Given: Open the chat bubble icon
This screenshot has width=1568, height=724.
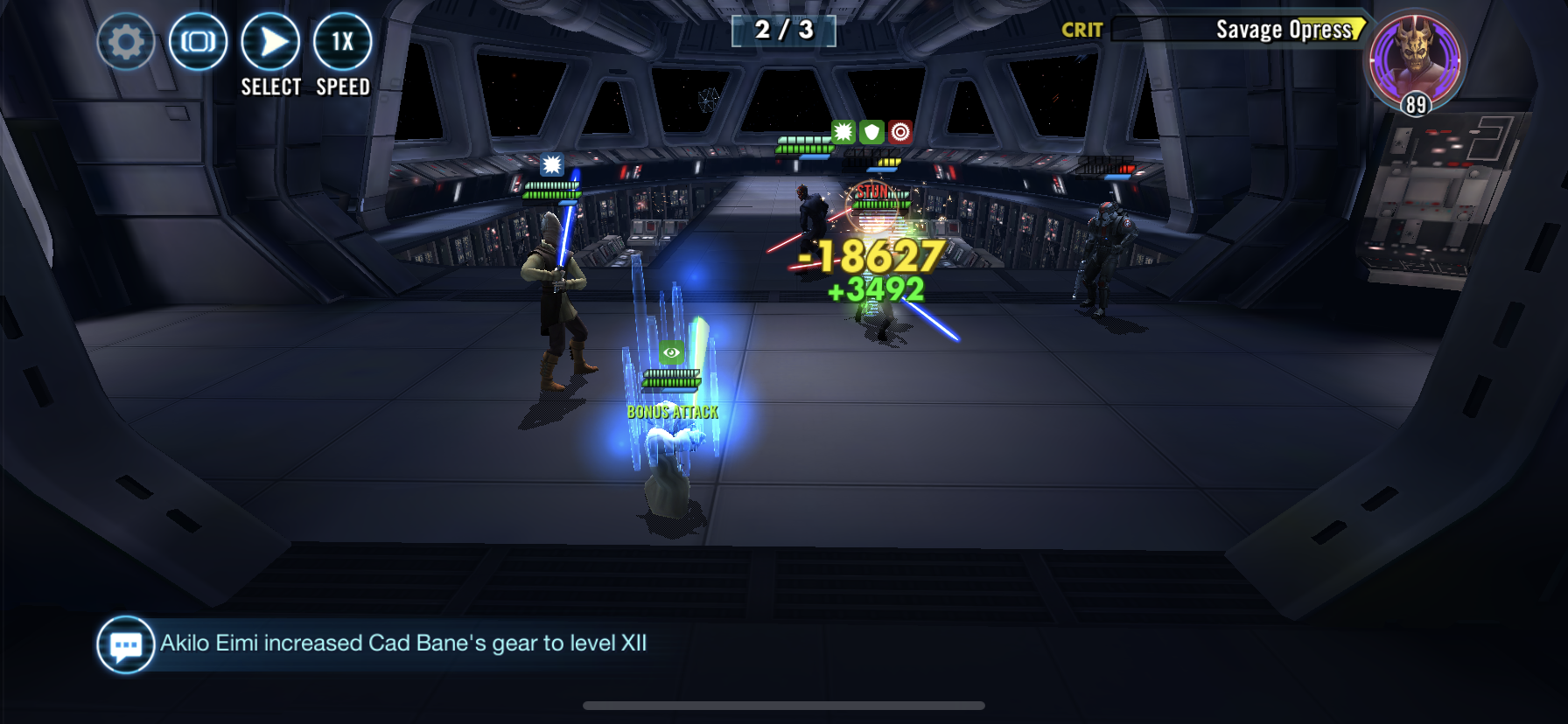Looking at the screenshot, I should click(x=126, y=645).
